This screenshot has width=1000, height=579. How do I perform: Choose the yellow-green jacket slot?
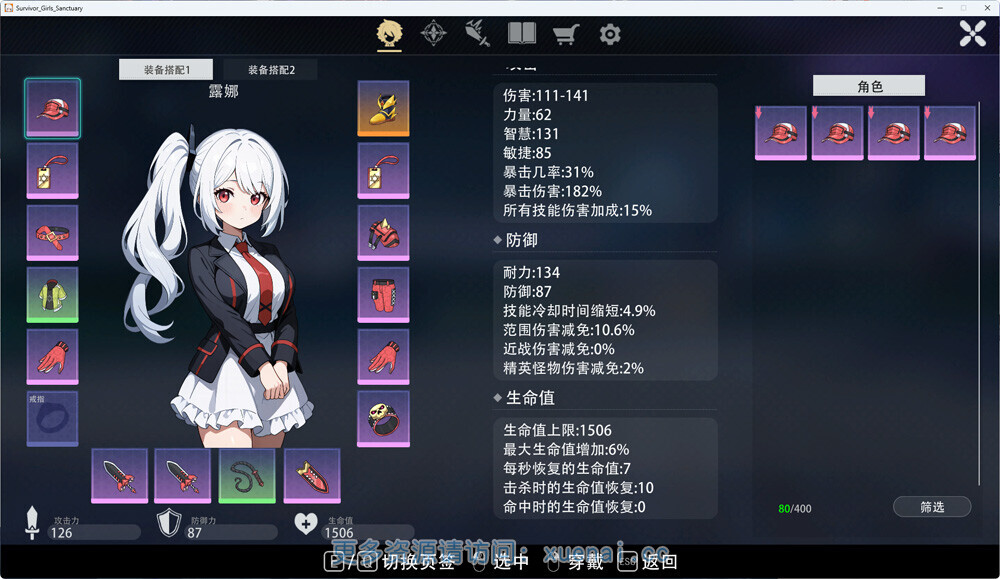(x=52, y=295)
